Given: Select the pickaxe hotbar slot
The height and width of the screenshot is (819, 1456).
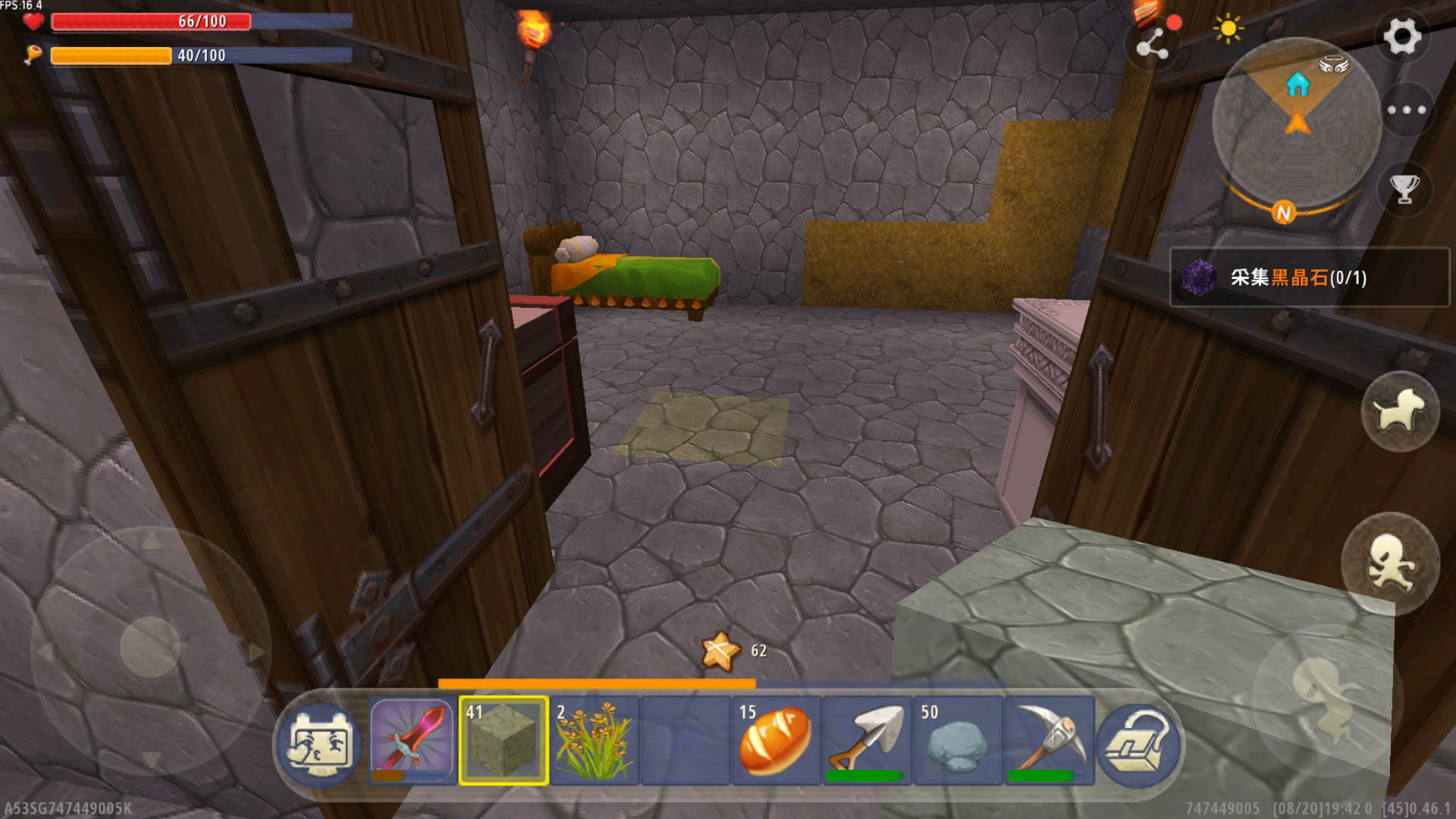Looking at the screenshot, I should pos(1049,741).
